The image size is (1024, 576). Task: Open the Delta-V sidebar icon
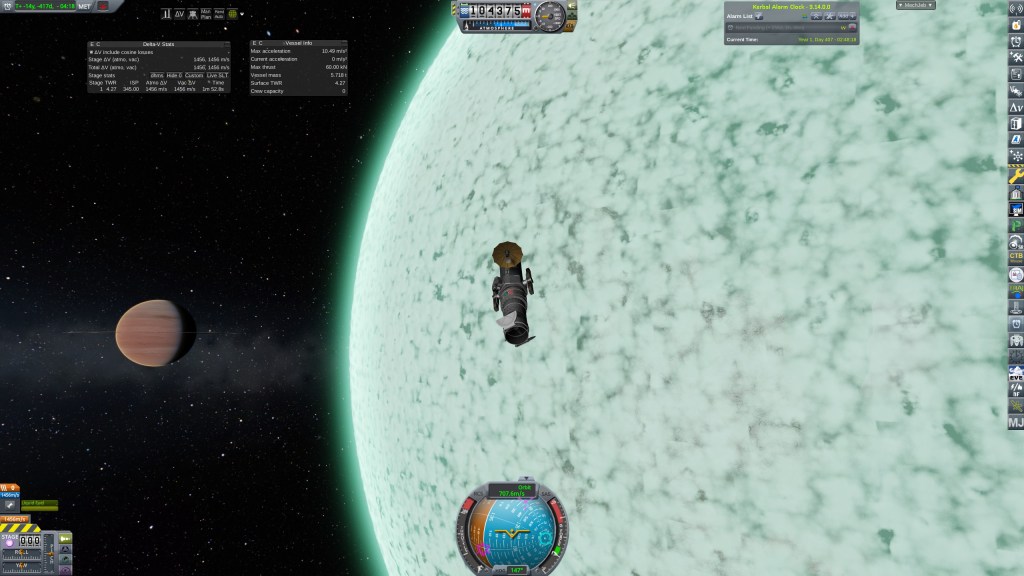(1016, 107)
